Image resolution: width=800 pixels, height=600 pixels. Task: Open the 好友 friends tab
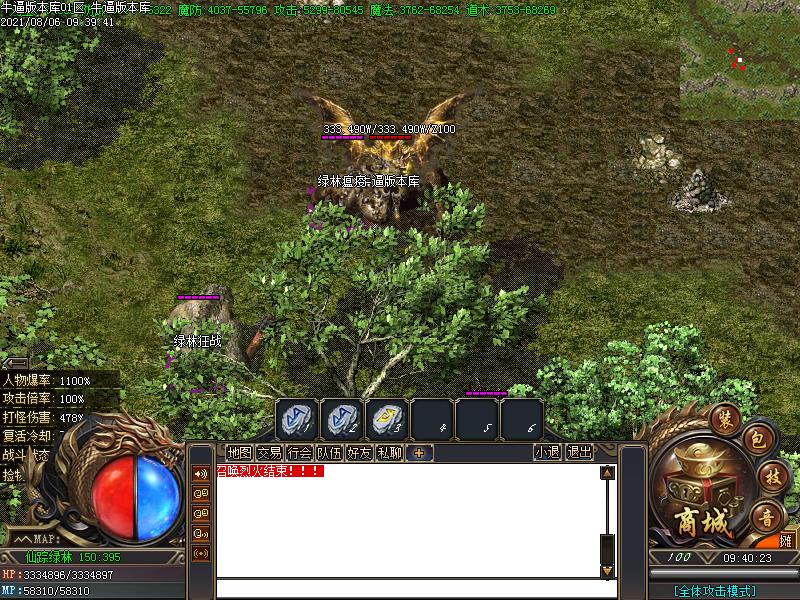[359, 452]
